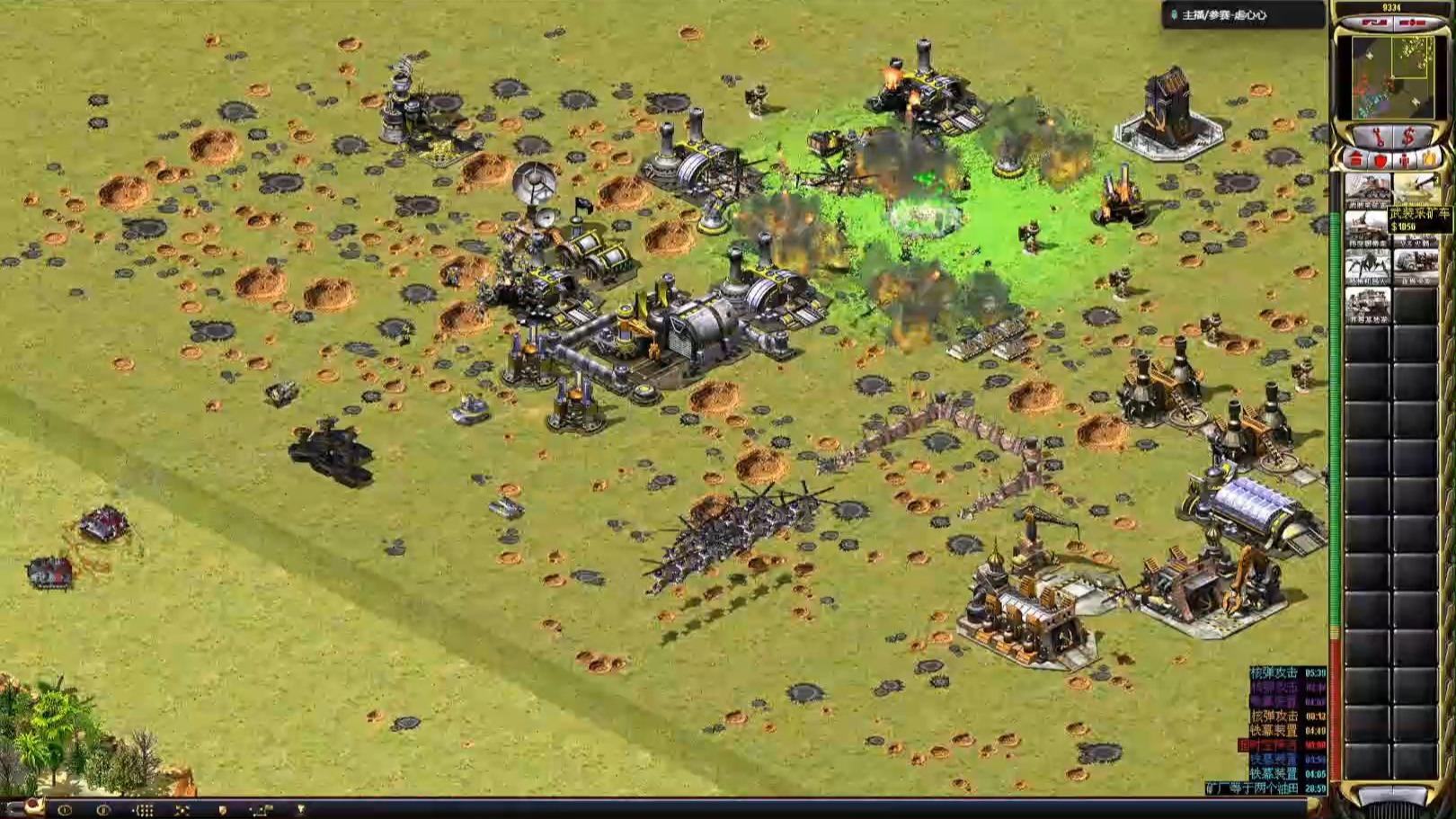
Task: Activate the shield guard command
Action: (223, 810)
